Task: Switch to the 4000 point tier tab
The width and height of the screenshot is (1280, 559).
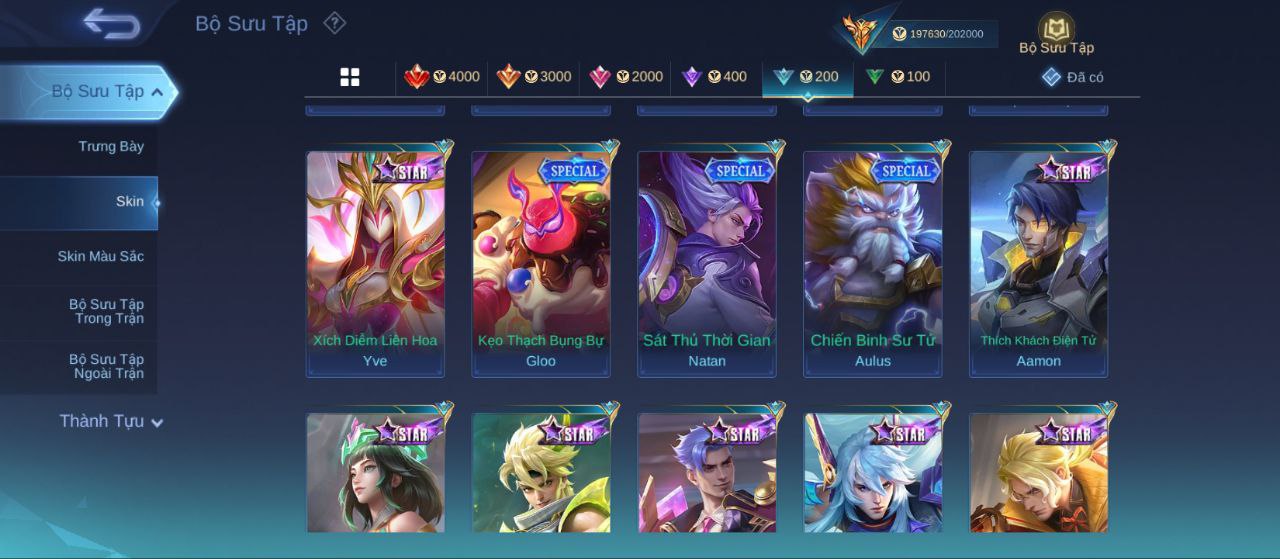Action: (x=442, y=77)
